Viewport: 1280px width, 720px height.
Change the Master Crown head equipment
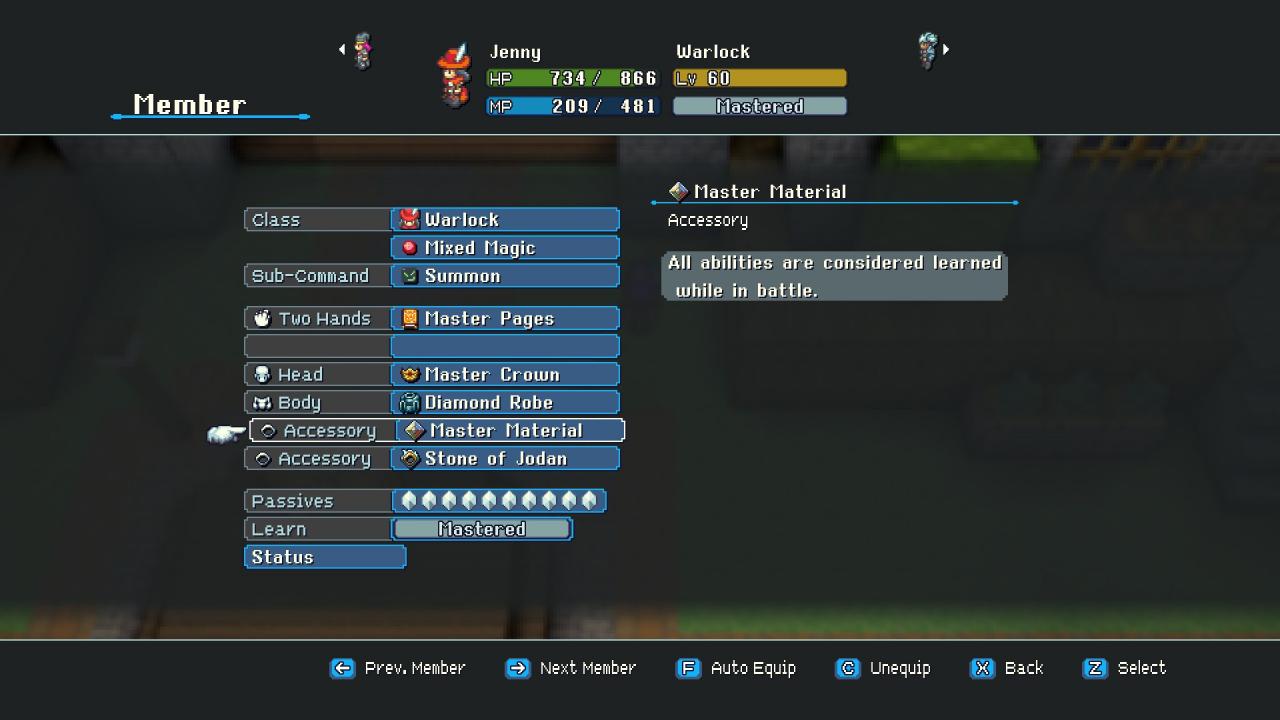[505, 375]
